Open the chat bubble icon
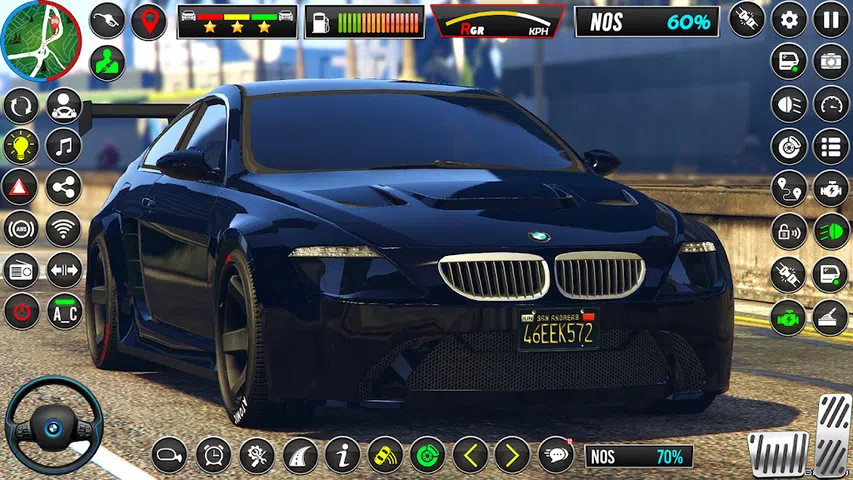Viewport: 853px width, 480px height. 556,455
